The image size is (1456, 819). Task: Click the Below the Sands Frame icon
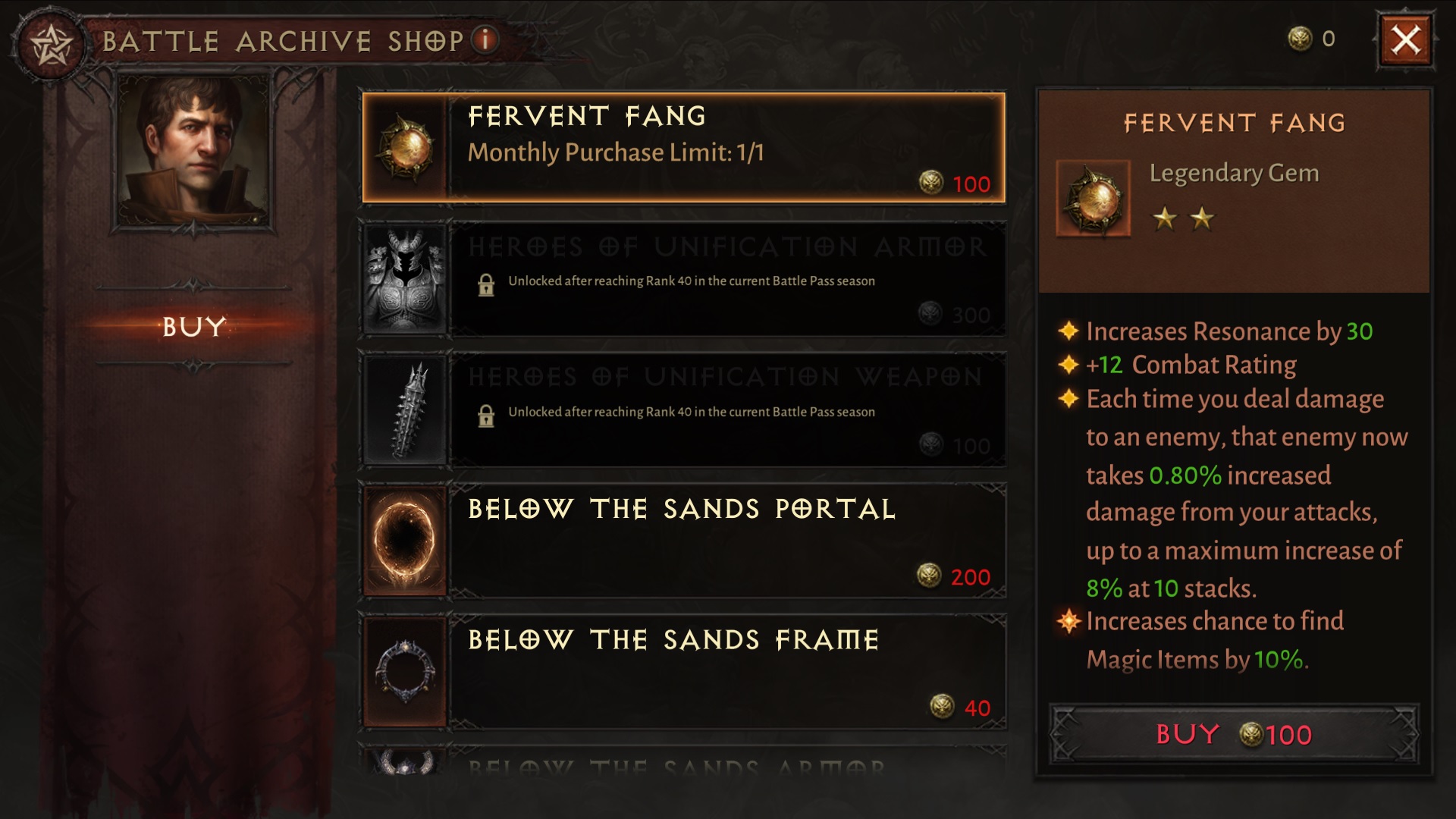click(x=405, y=670)
